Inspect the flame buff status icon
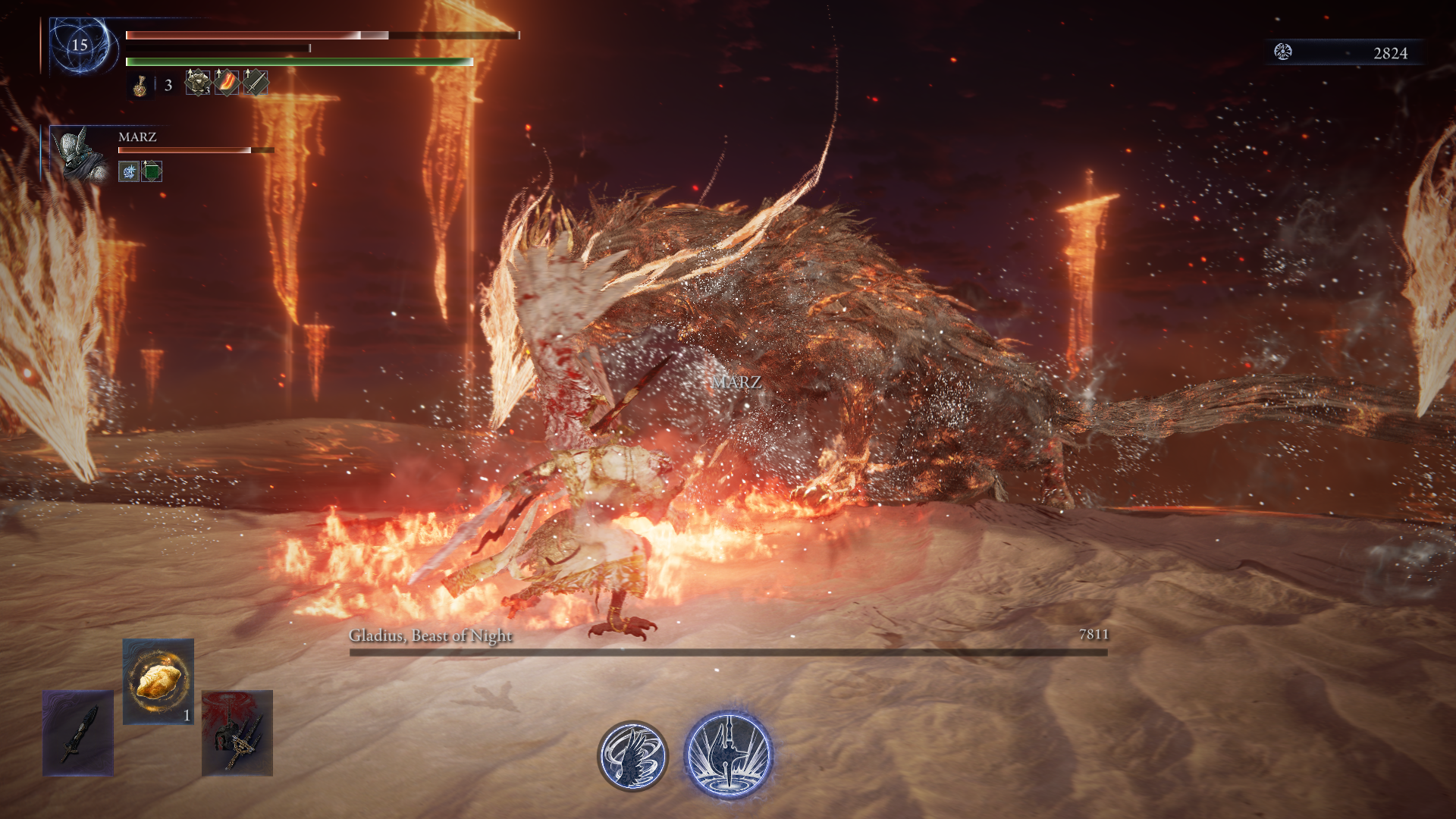Viewport: 1456px width, 819px height. pos(227,83)
